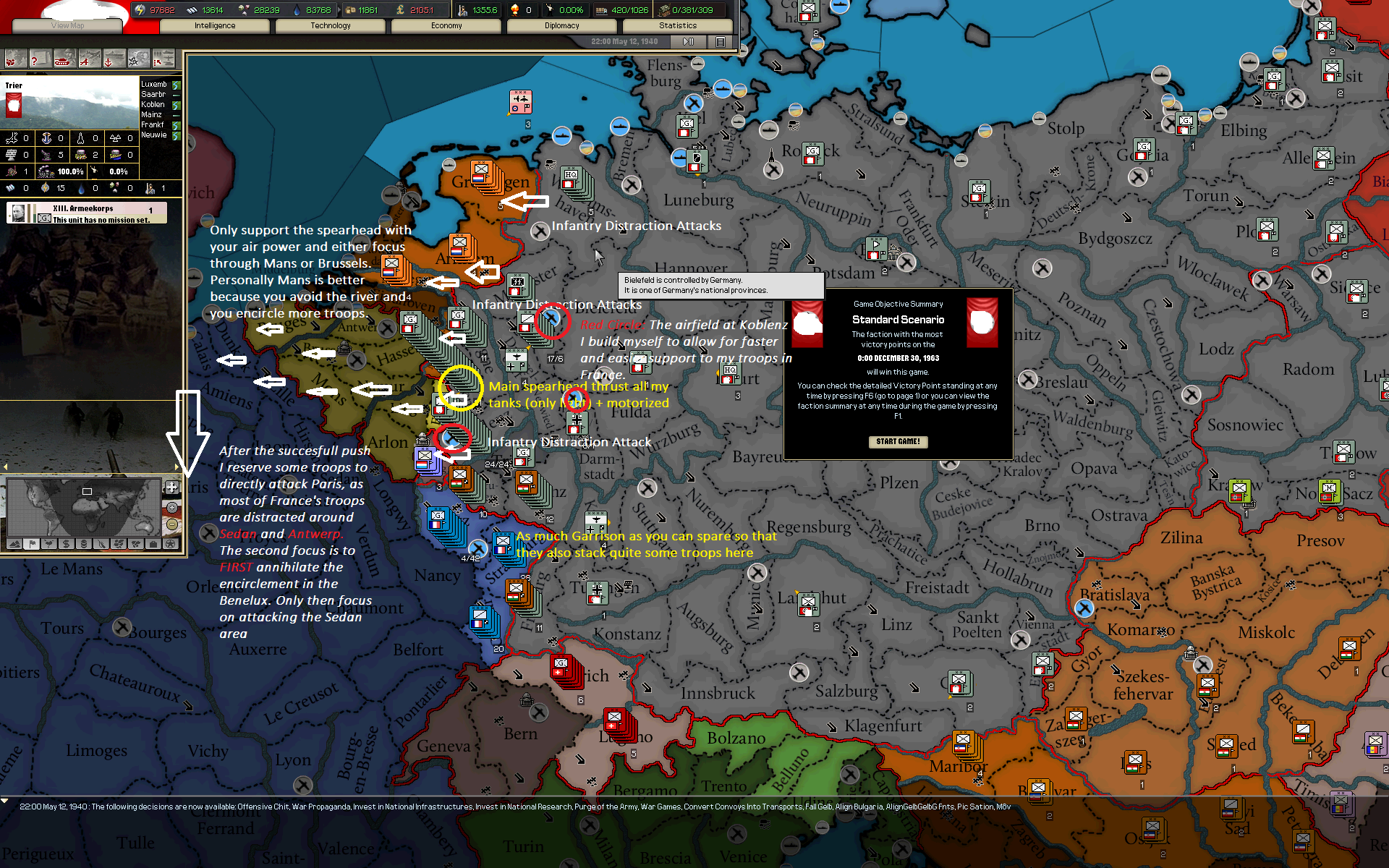Switch to the Diplomacy tab

coord(562,25)
